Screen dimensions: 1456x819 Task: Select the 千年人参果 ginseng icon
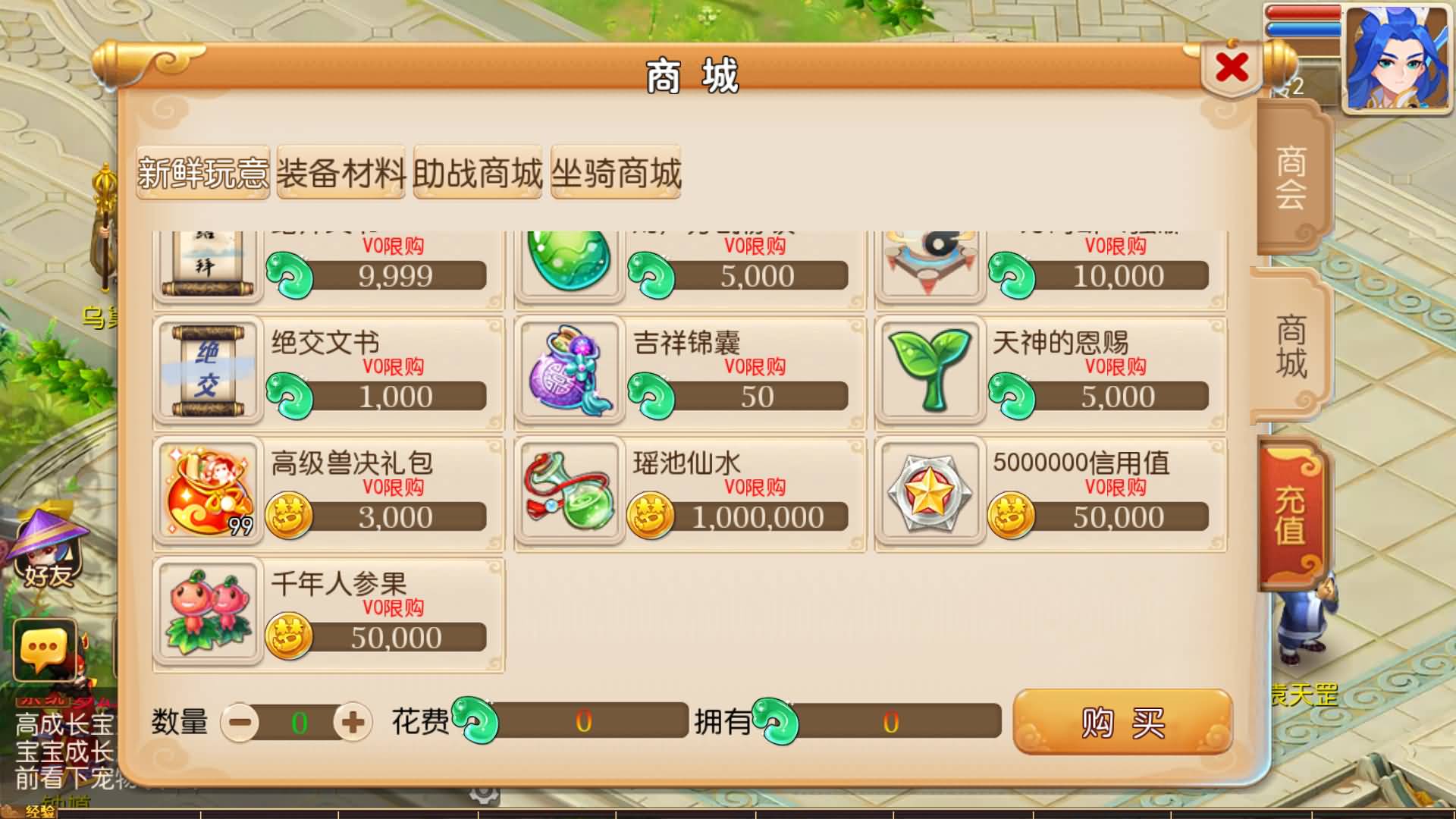pos(207,613)
